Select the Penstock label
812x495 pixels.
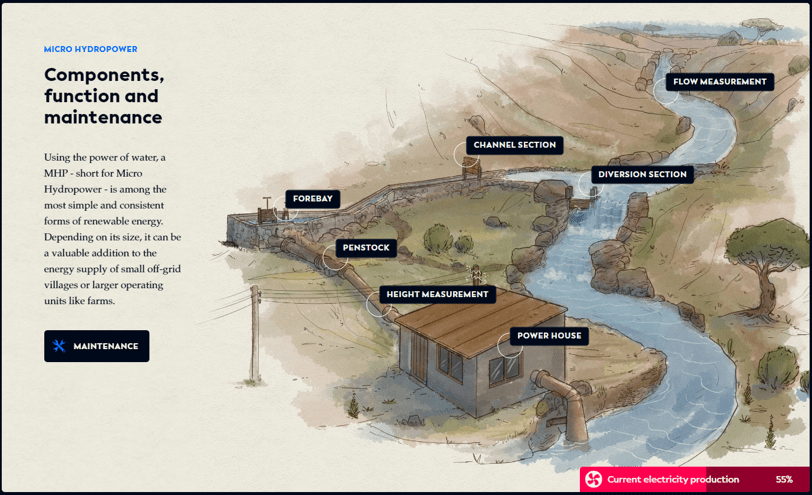[x=366, y=248]
